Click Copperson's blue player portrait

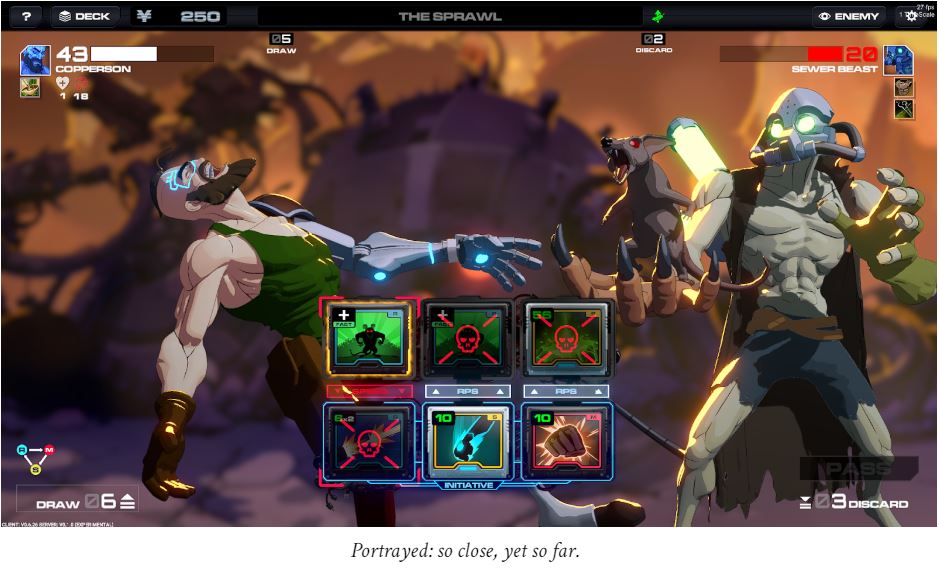(x=35, y=60)
